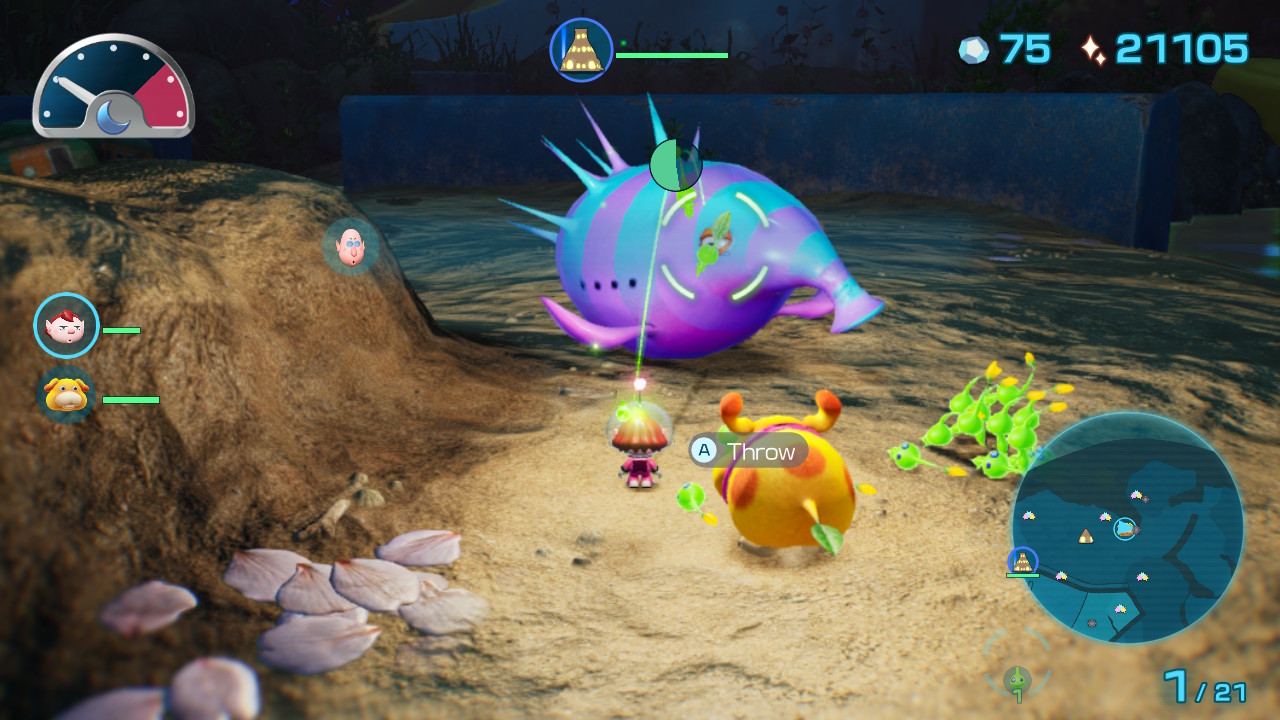This screenshot has height=720, width=1280.
Task: Click the Lumiknoll icon above the enemy
Action: (581, 50)
